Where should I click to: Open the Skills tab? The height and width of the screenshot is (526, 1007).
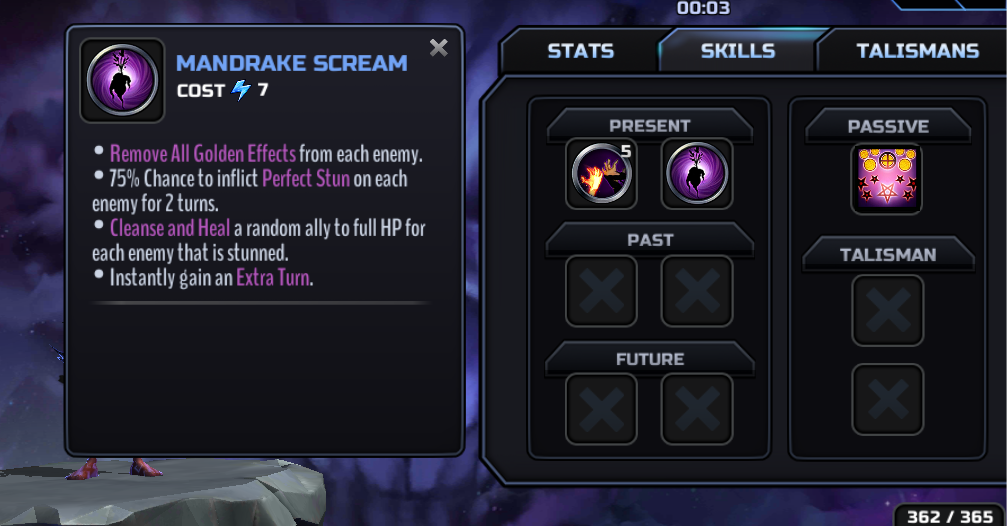(738, 51)
